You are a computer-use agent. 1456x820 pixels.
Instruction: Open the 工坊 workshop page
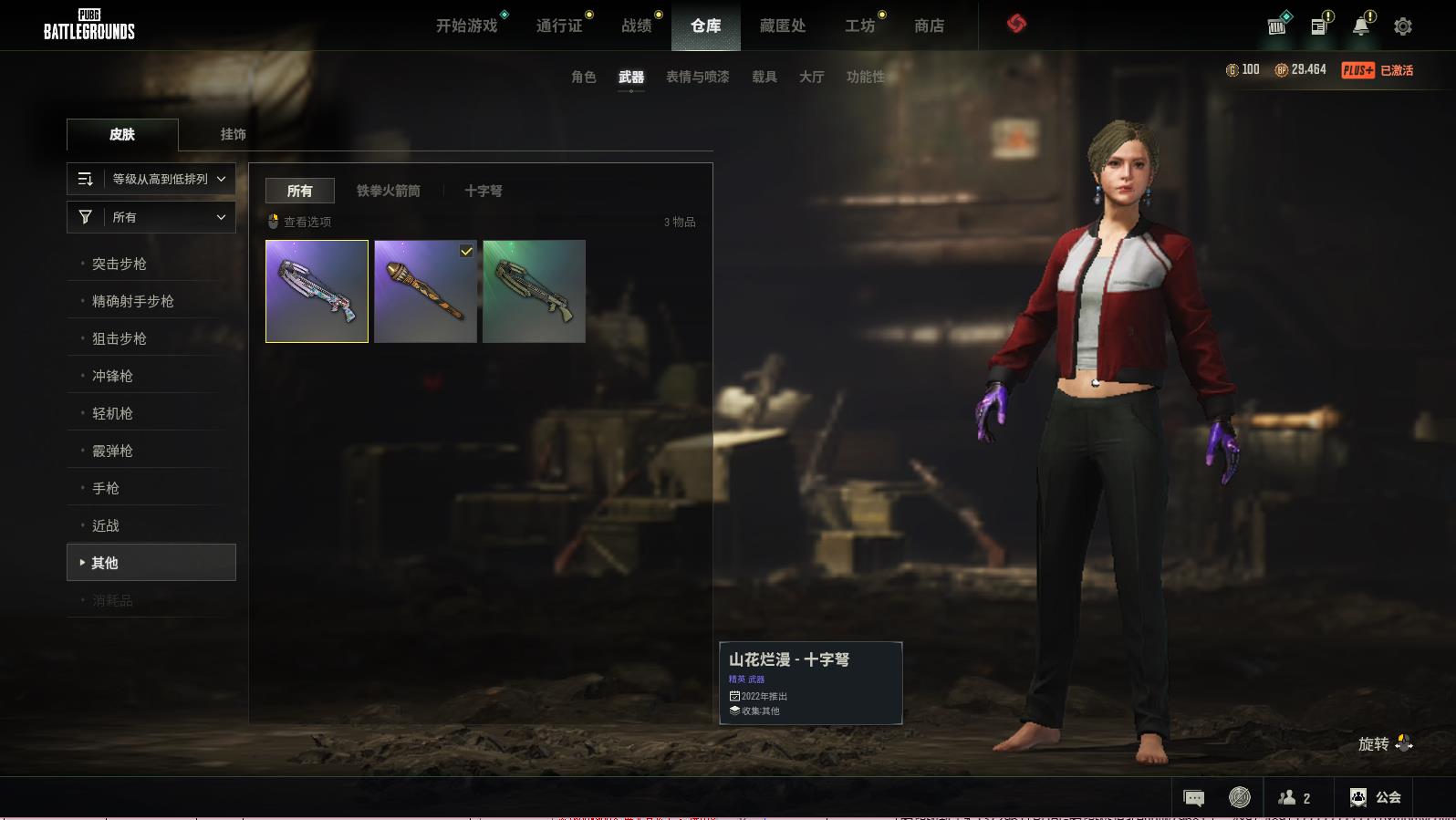click(859, 26)
